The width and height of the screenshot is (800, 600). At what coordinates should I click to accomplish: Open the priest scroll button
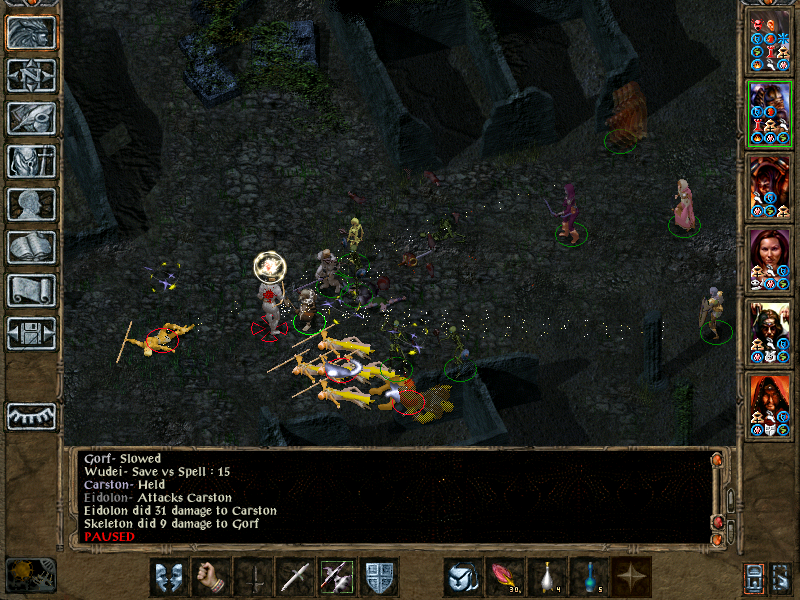31,290
